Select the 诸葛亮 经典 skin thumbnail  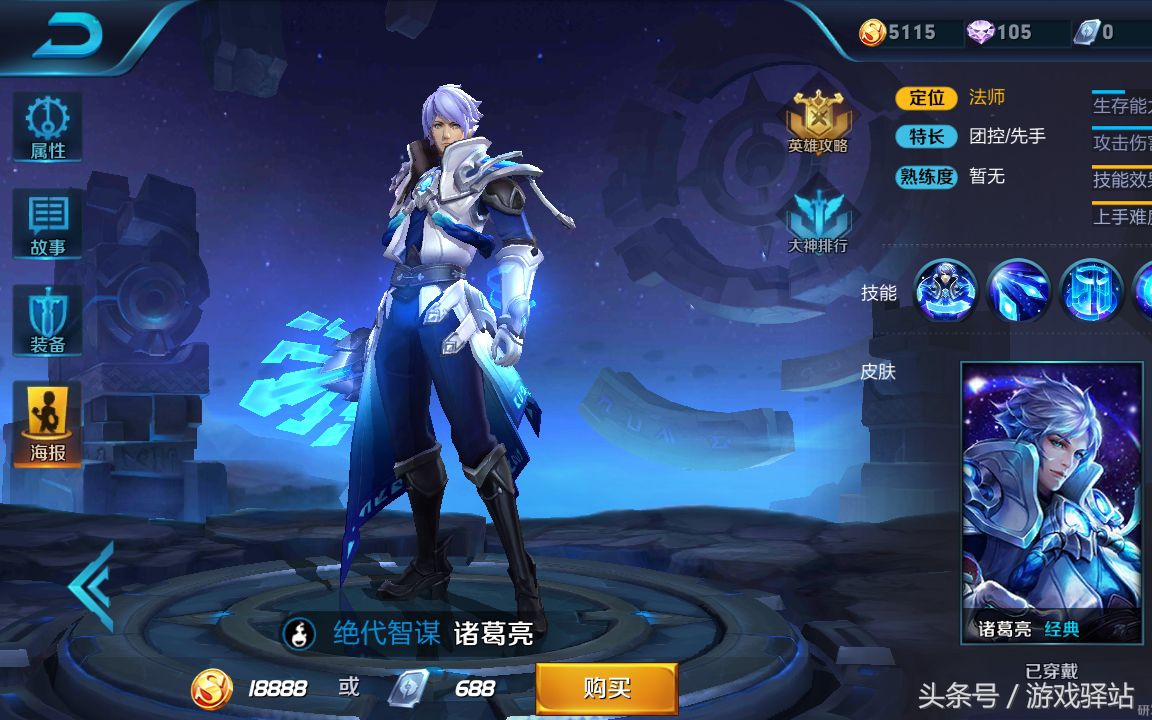click(x=1051, y=502)
